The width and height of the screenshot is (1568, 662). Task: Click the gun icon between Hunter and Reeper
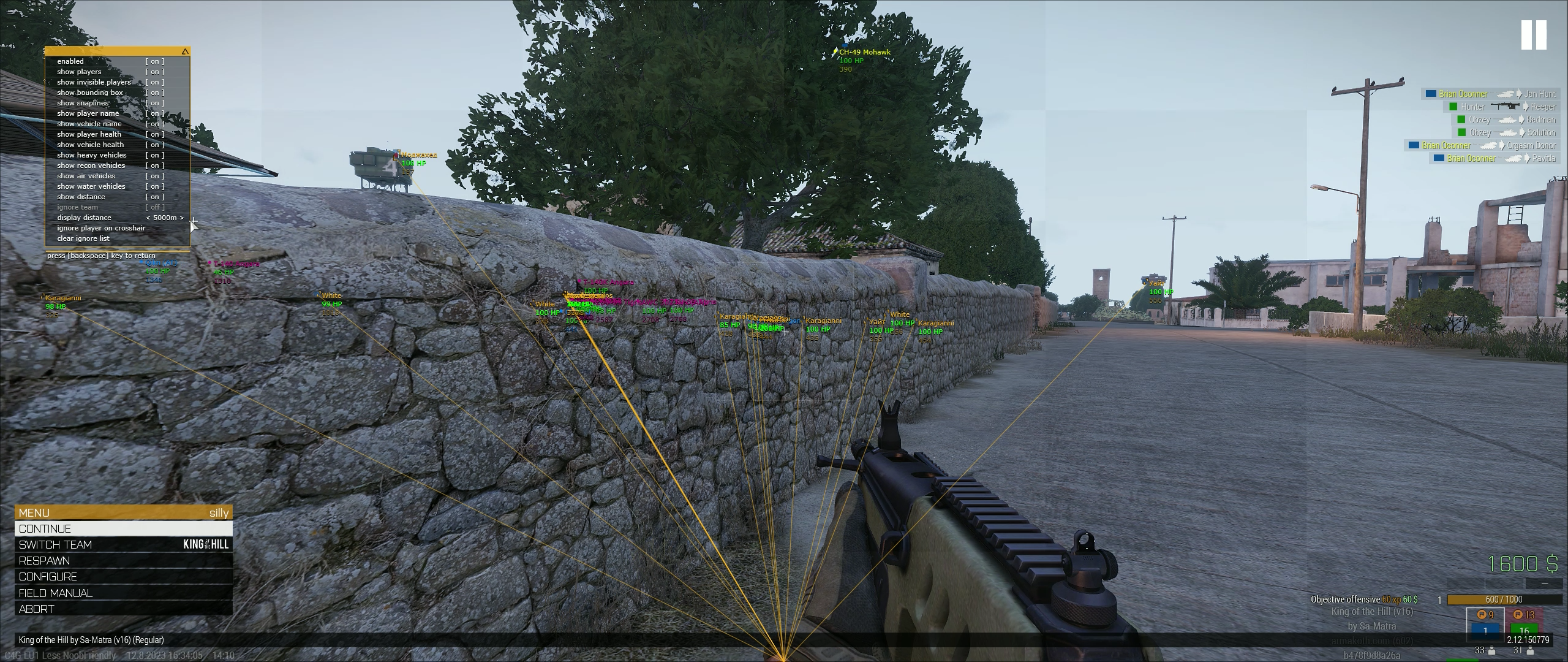[1505, 107]
